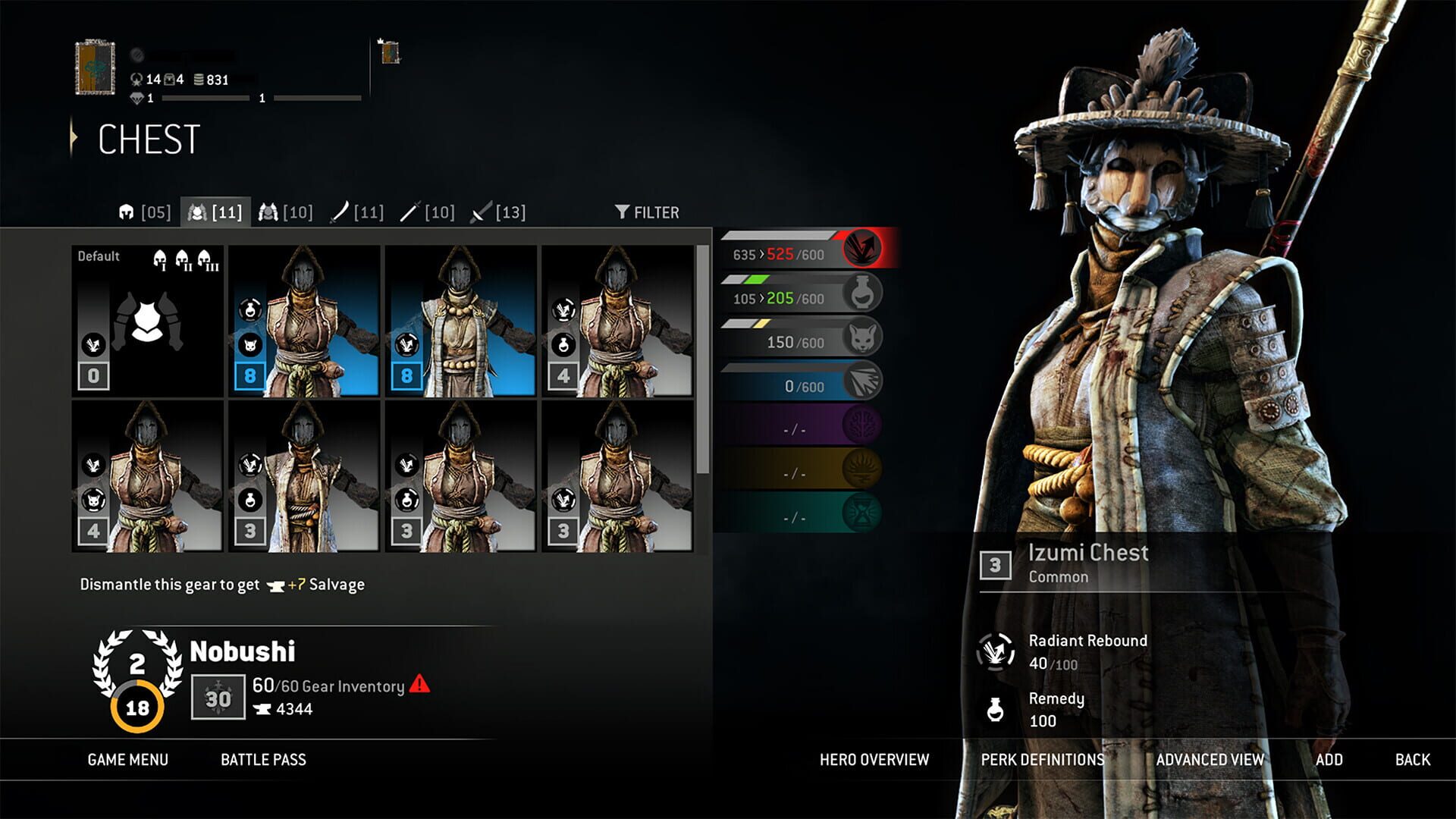This screenshot has width=1456, height=819.
Task: Click the green Remedy progress bar
Action: pos(789,297)
